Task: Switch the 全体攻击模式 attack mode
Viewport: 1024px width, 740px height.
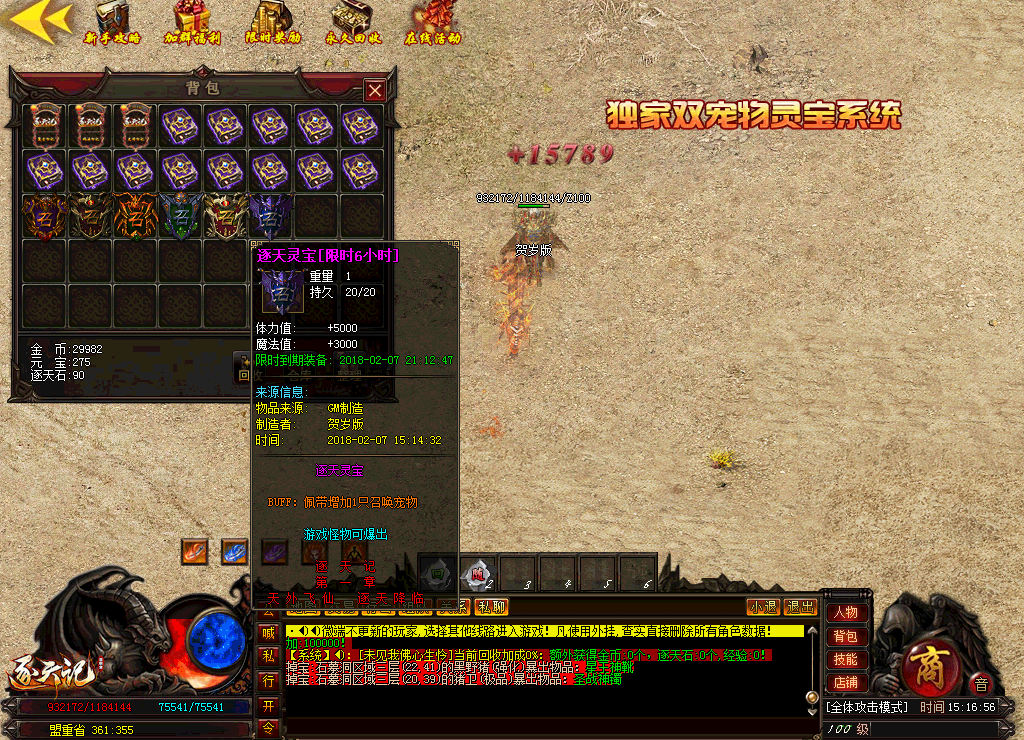Action: coord(867,707)
